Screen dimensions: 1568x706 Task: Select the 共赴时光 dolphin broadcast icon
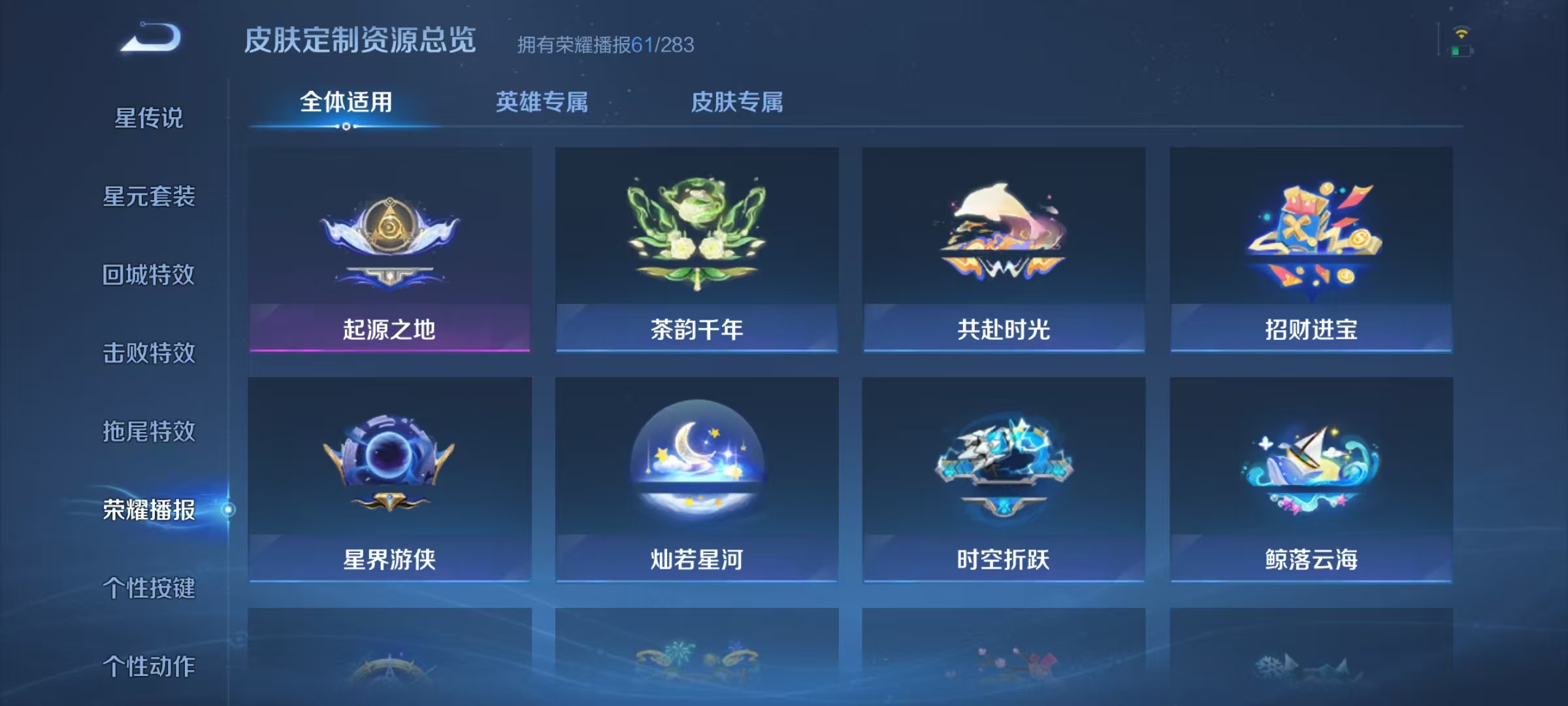[x=1003, y=248]
